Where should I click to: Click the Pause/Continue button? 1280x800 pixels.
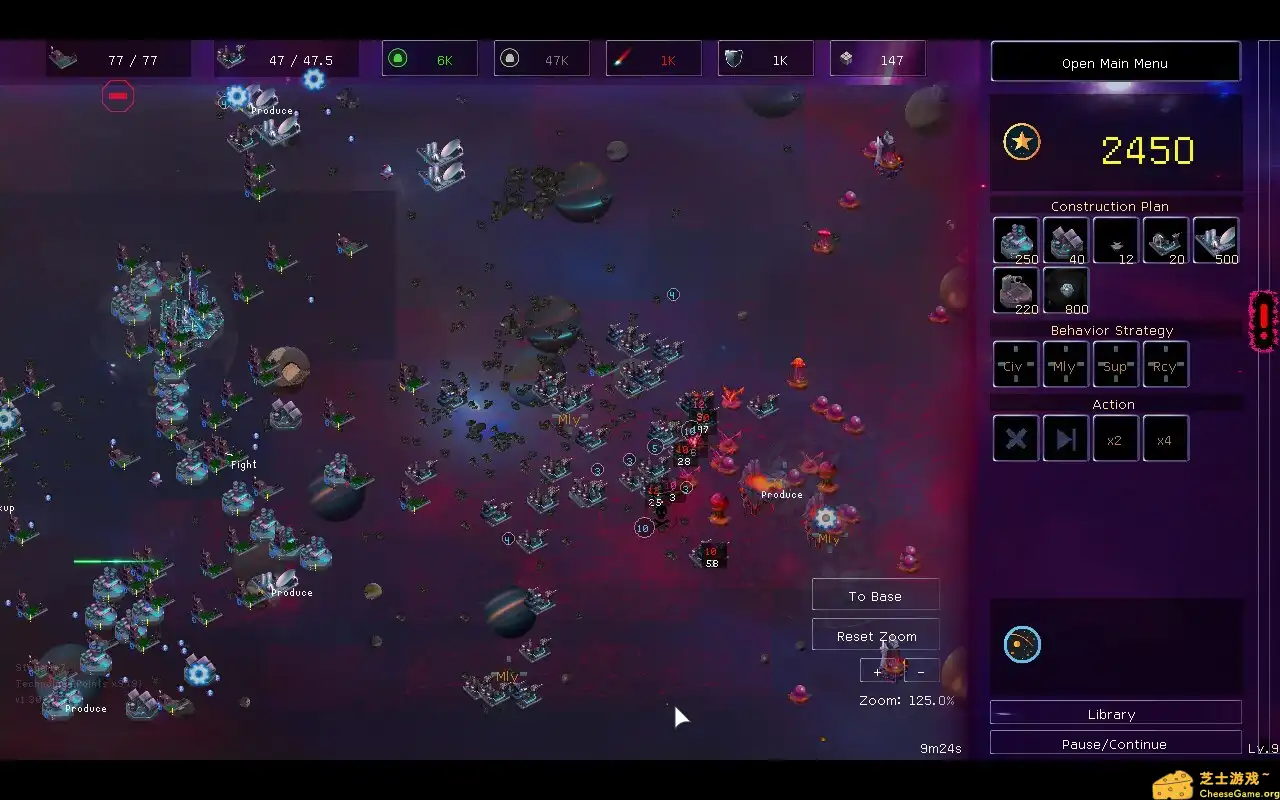pos(1112,743)
